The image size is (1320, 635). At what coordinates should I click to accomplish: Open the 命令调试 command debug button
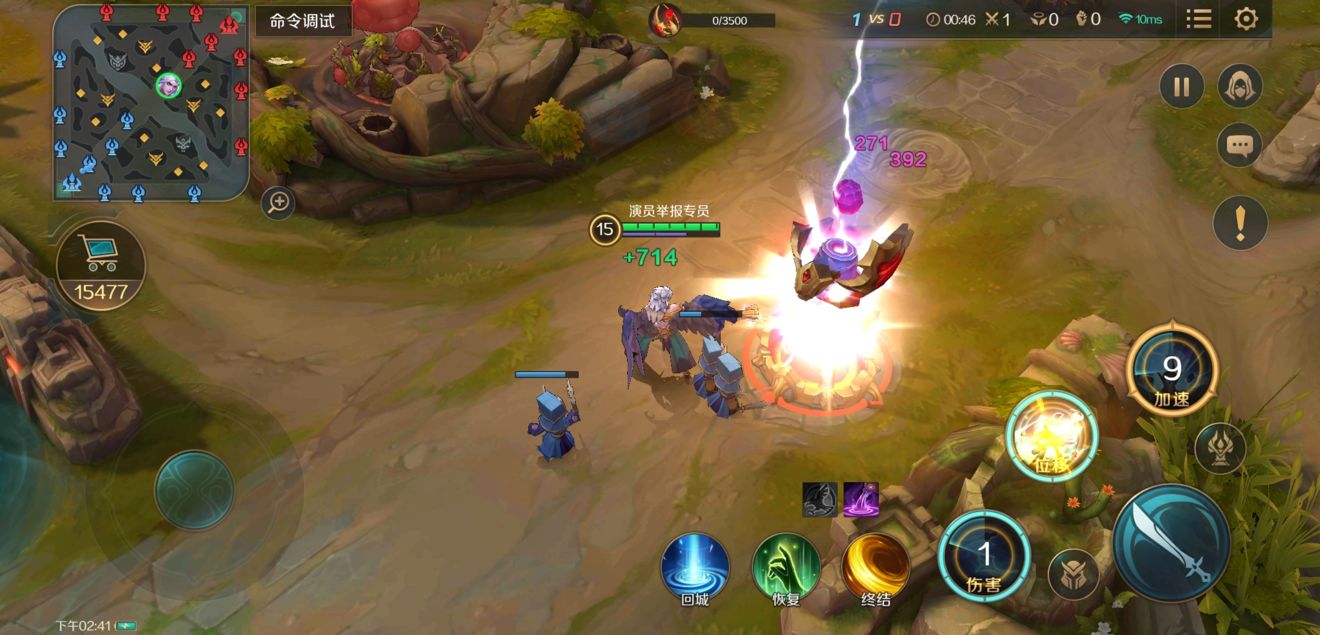(303, 21)
